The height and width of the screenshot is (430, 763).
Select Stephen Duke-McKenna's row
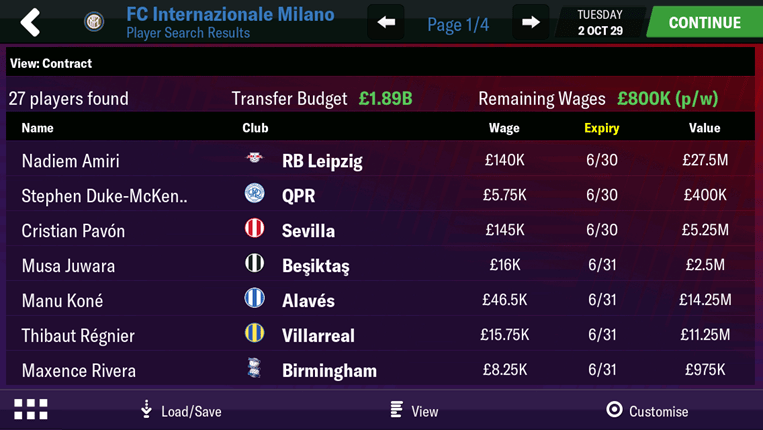click(104, 196)
